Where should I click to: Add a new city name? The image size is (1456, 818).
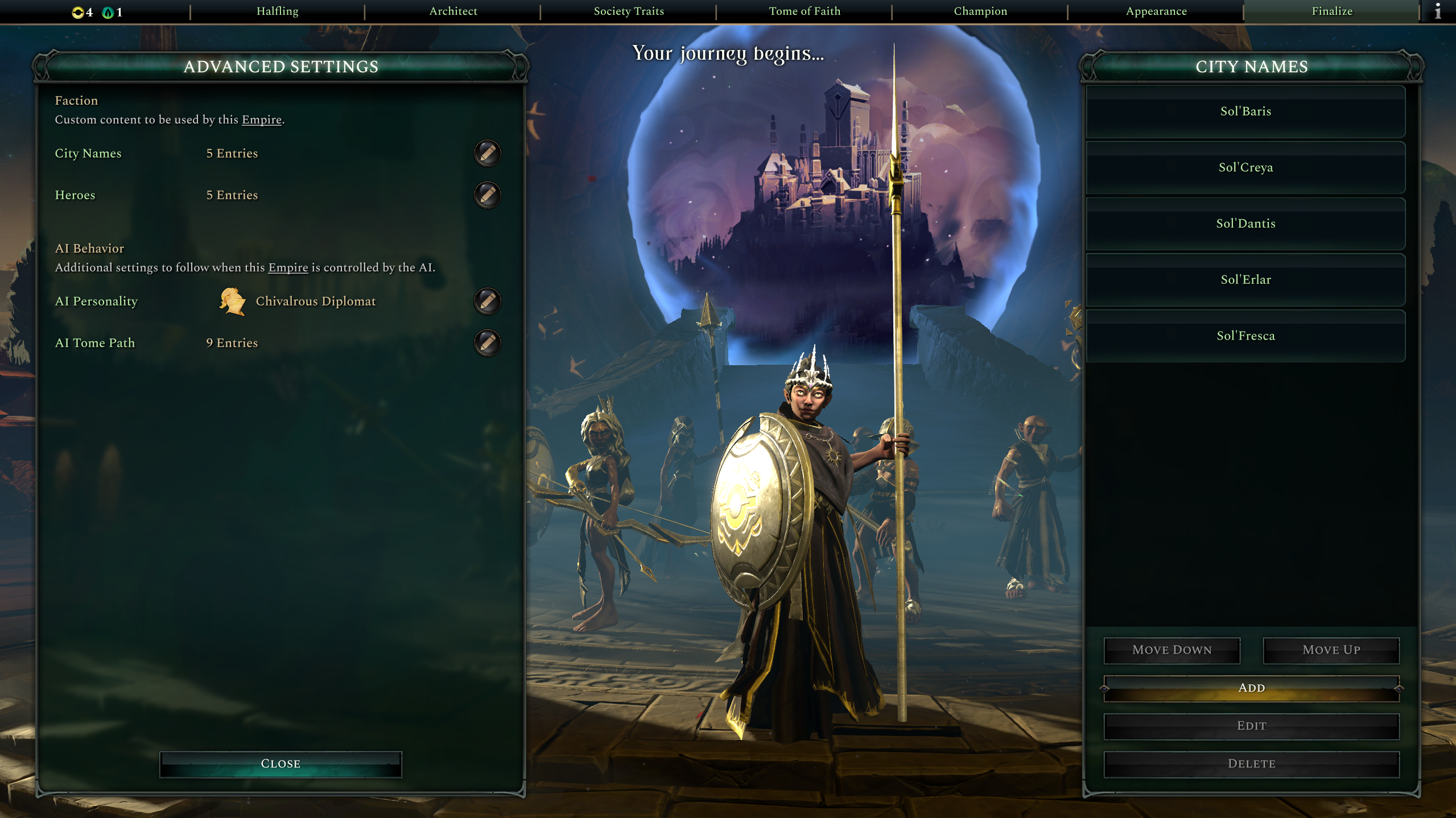[1251, 688]
